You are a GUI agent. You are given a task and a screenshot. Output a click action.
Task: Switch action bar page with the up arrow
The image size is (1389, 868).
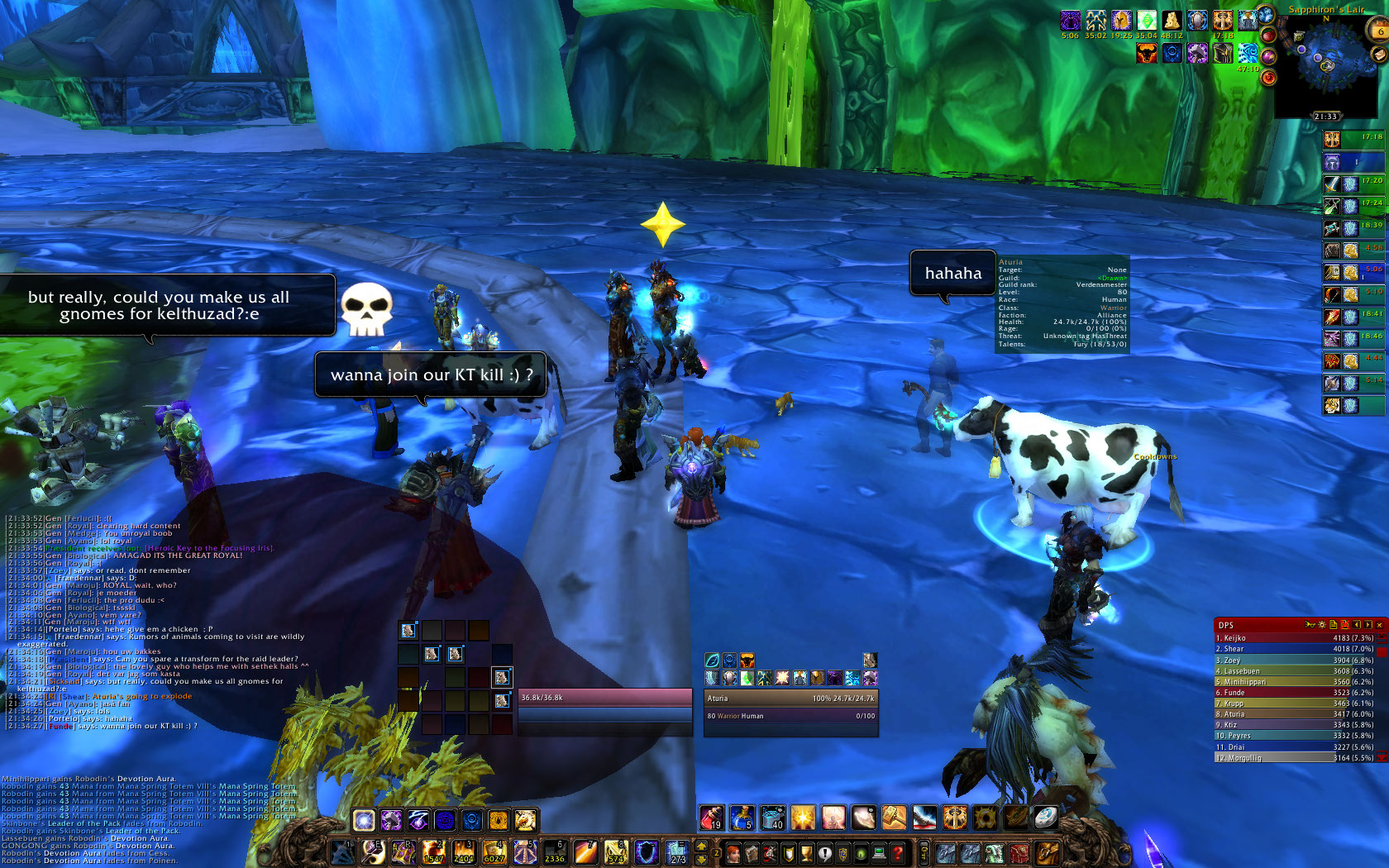pos(702,847)
